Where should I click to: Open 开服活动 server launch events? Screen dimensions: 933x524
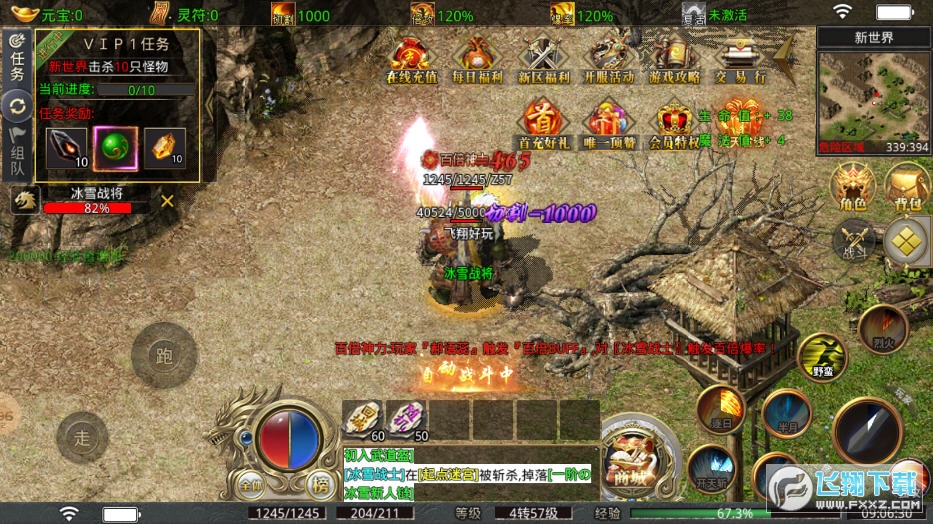click(x=609, y=59)
